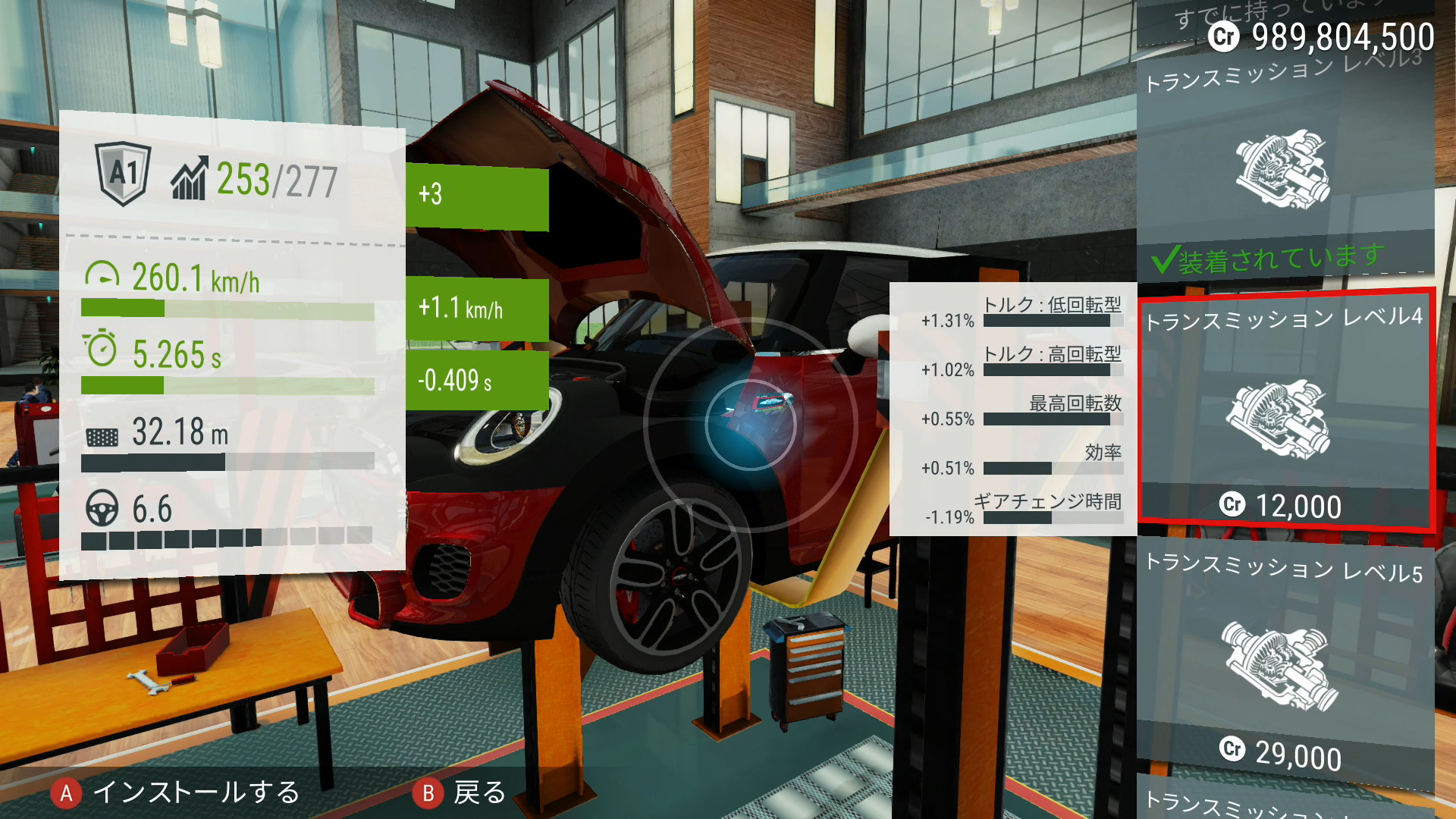This screenshot has width=1456, height=819.
Task: Install the selected part via インストールする
Action: point(176,793)
